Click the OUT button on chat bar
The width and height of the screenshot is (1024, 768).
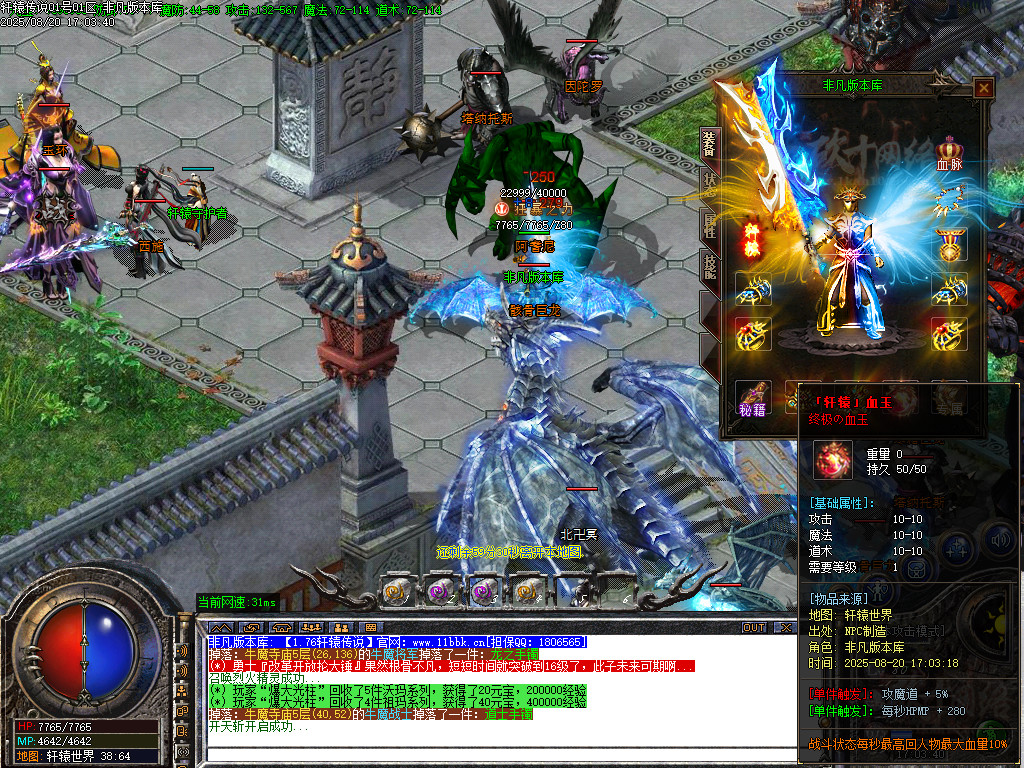coord(754,627)
